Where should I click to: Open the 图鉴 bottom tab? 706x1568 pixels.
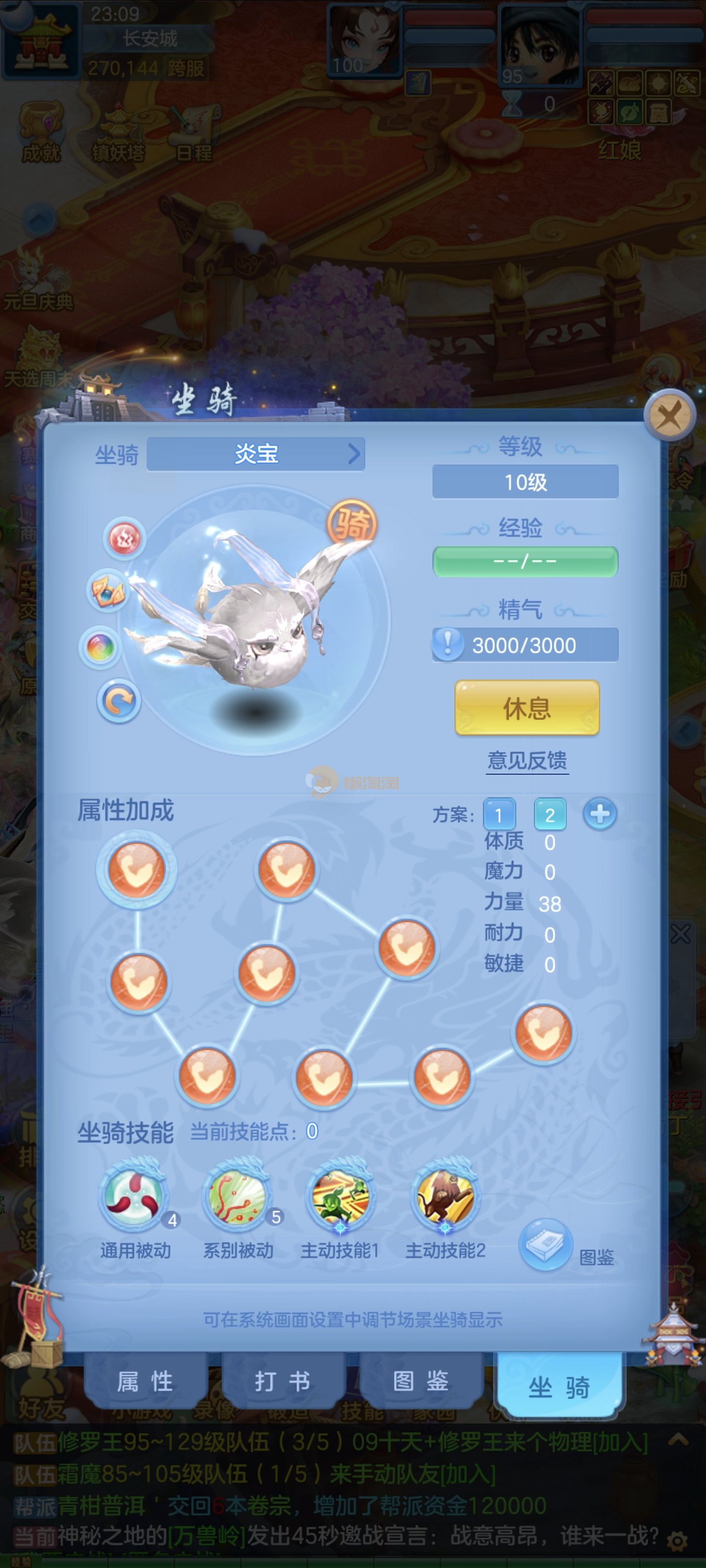[421, 1381]
